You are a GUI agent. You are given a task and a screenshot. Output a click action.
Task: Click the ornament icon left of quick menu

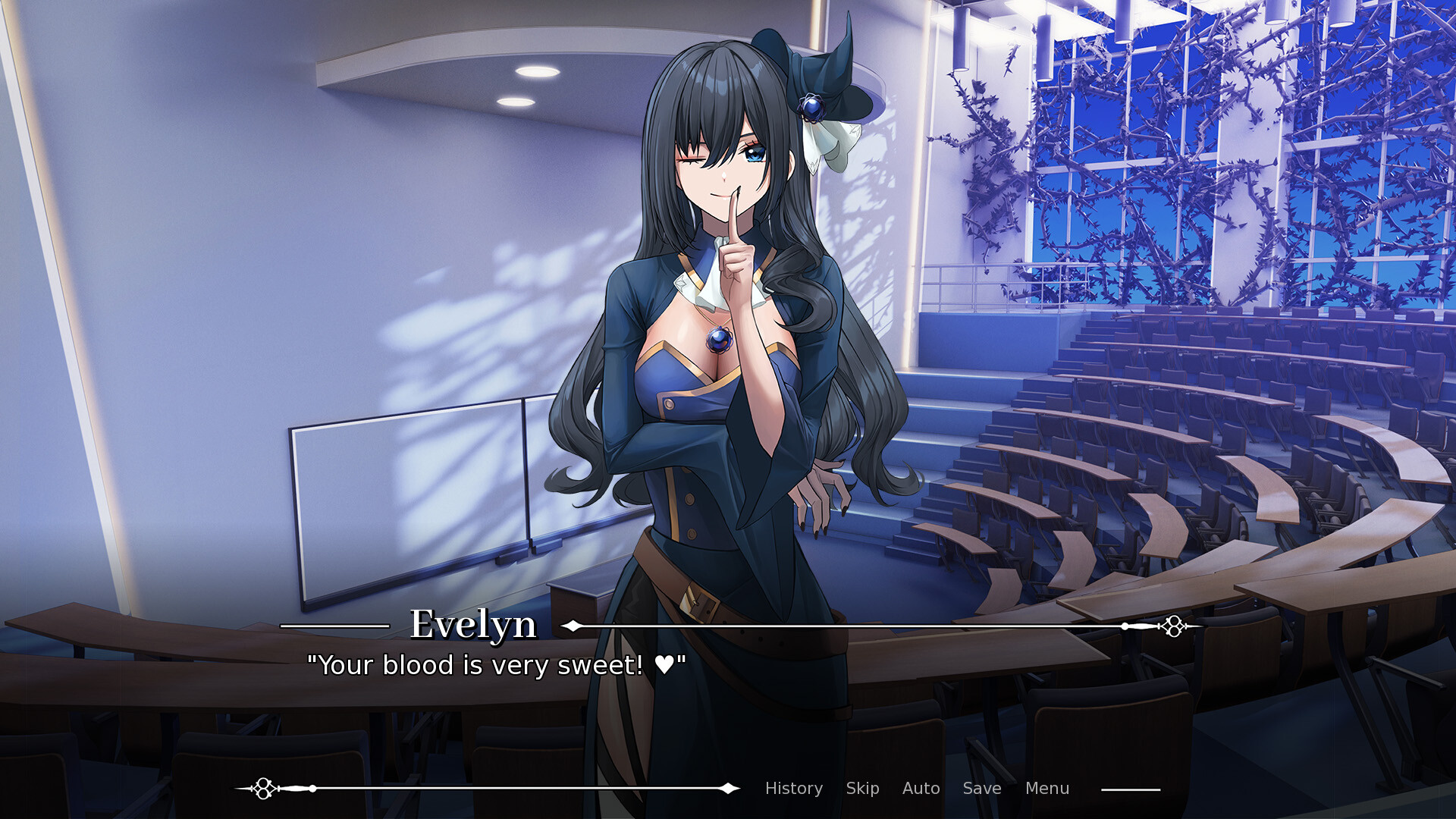click(x=265, y=788)
